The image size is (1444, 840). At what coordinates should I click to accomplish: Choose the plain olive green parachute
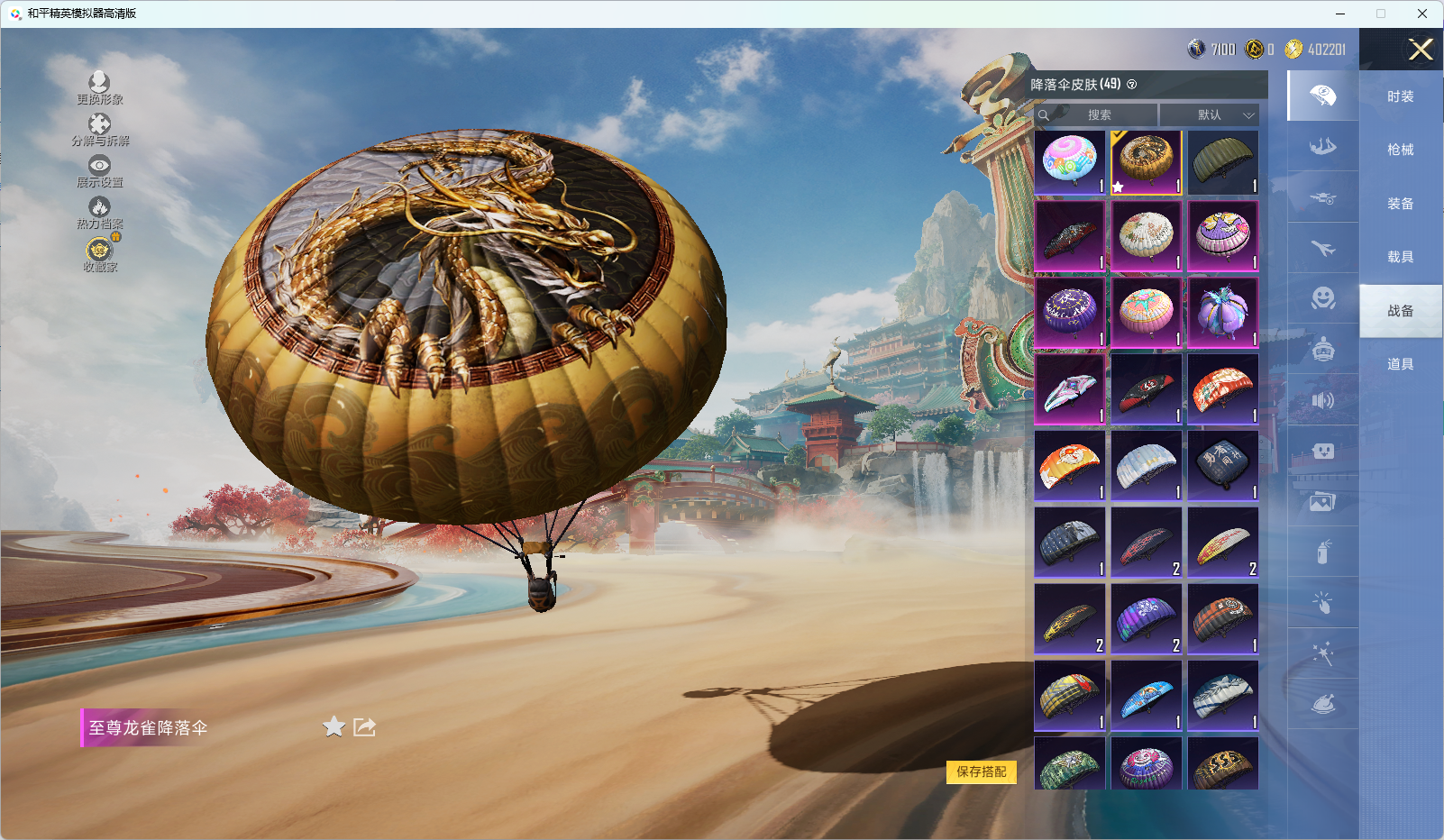[x=1223, y=162]
